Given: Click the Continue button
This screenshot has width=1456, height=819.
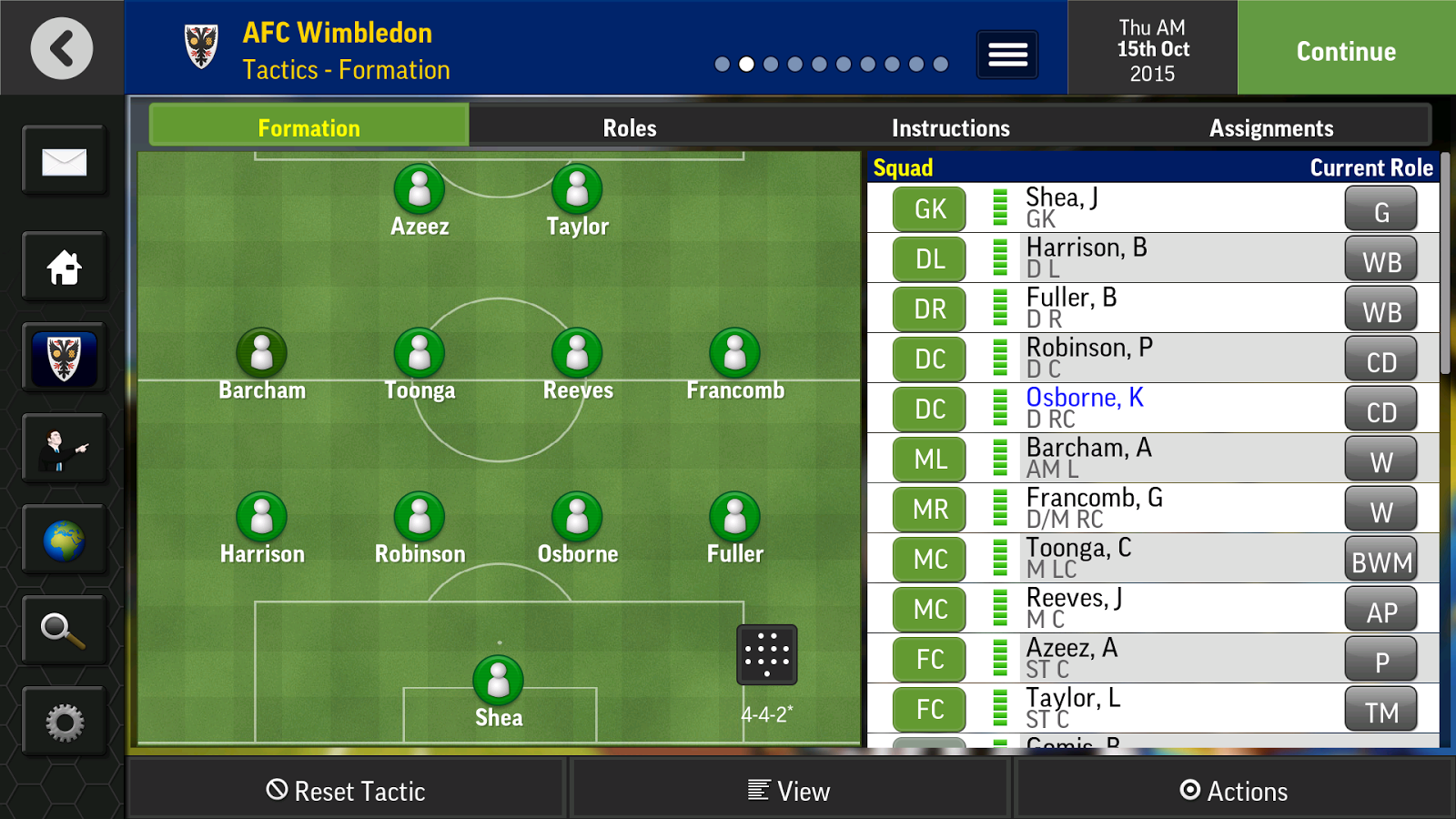Looking at the screenshot, I should [x=1345, y=51].
